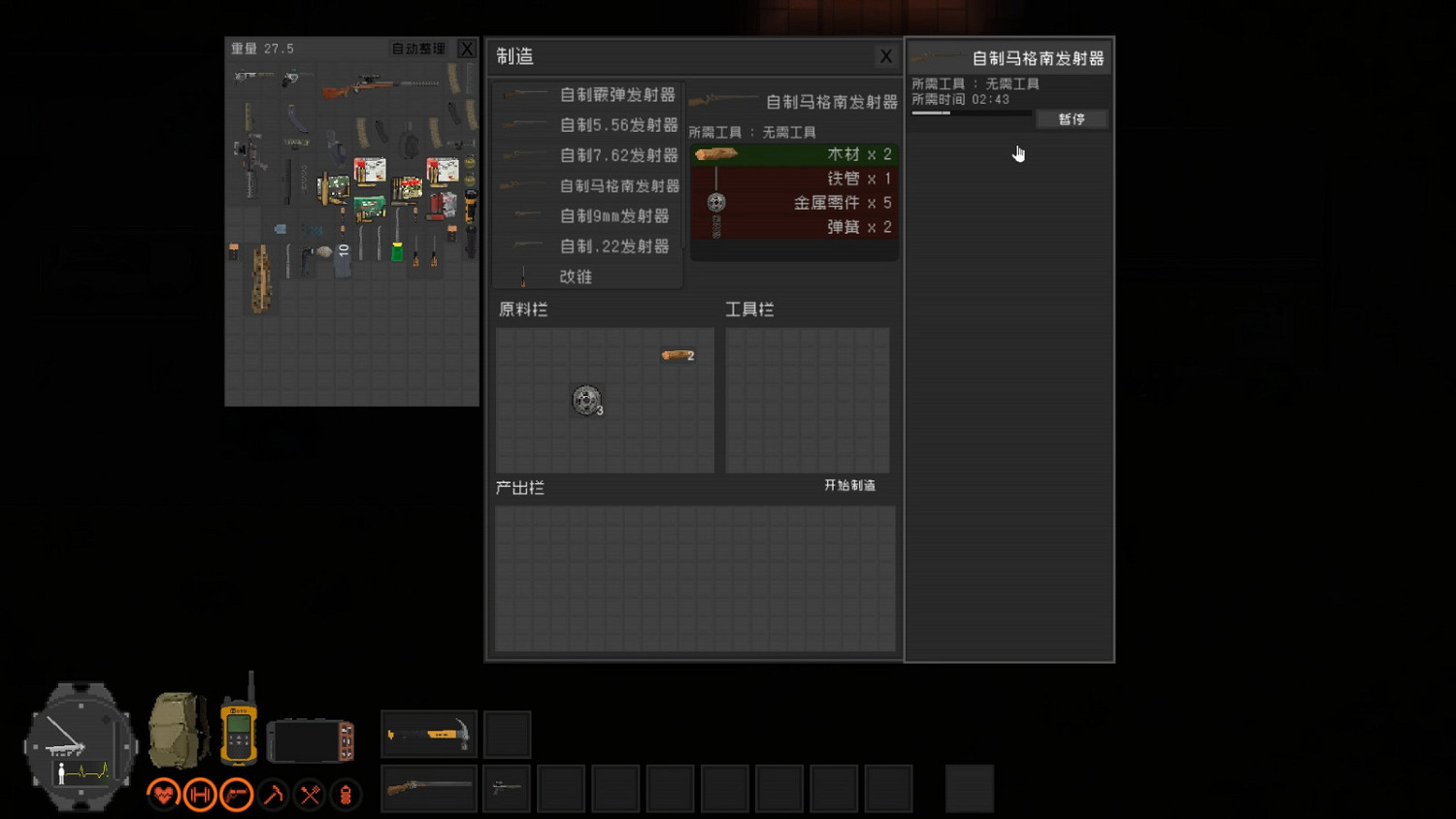Select the hammer in the hotbar slot
This screenshot has width=1456, height=819.
point(428,734)
